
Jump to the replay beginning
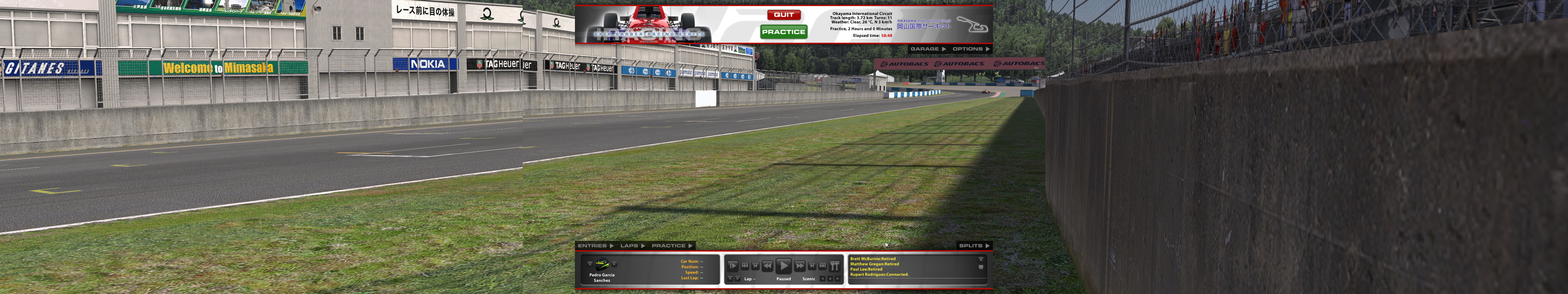[x=745, y=266]
